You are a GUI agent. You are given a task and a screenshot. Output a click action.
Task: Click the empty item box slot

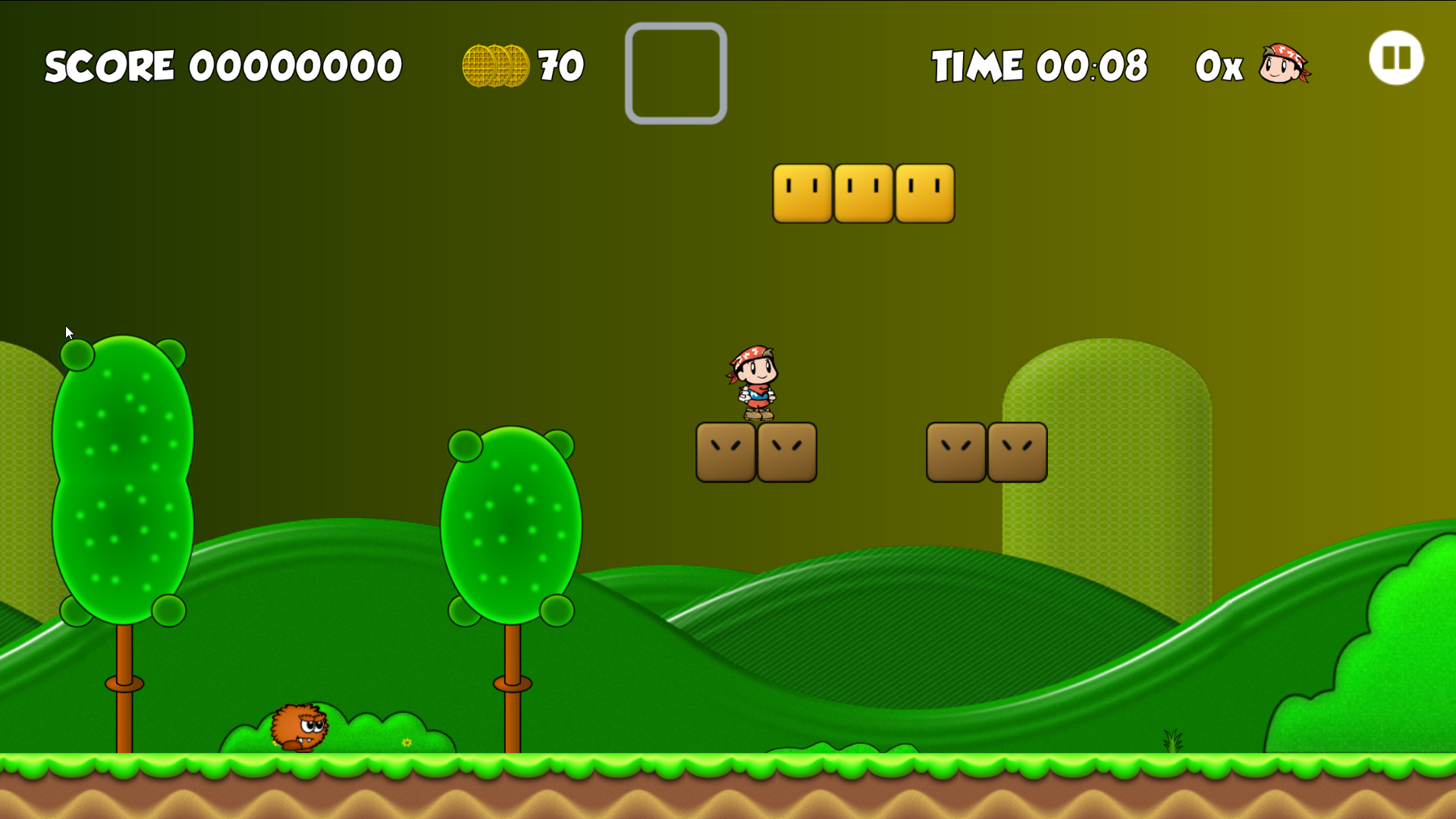point(675,72)
